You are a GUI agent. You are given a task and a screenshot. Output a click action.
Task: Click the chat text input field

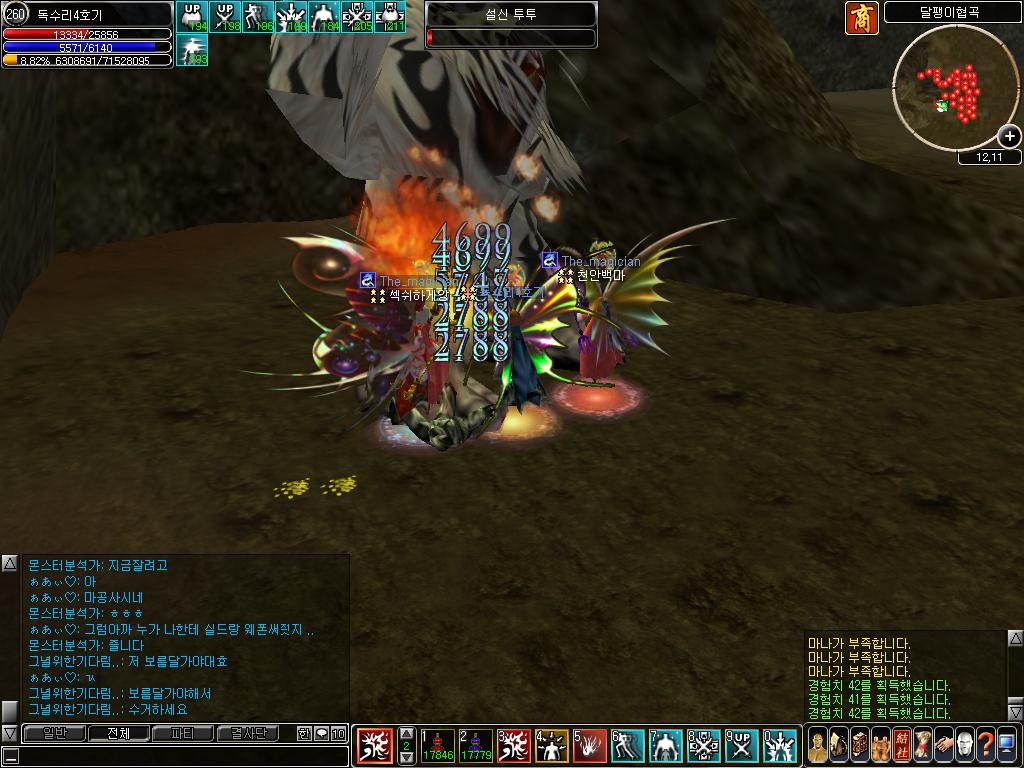[175, 755]
